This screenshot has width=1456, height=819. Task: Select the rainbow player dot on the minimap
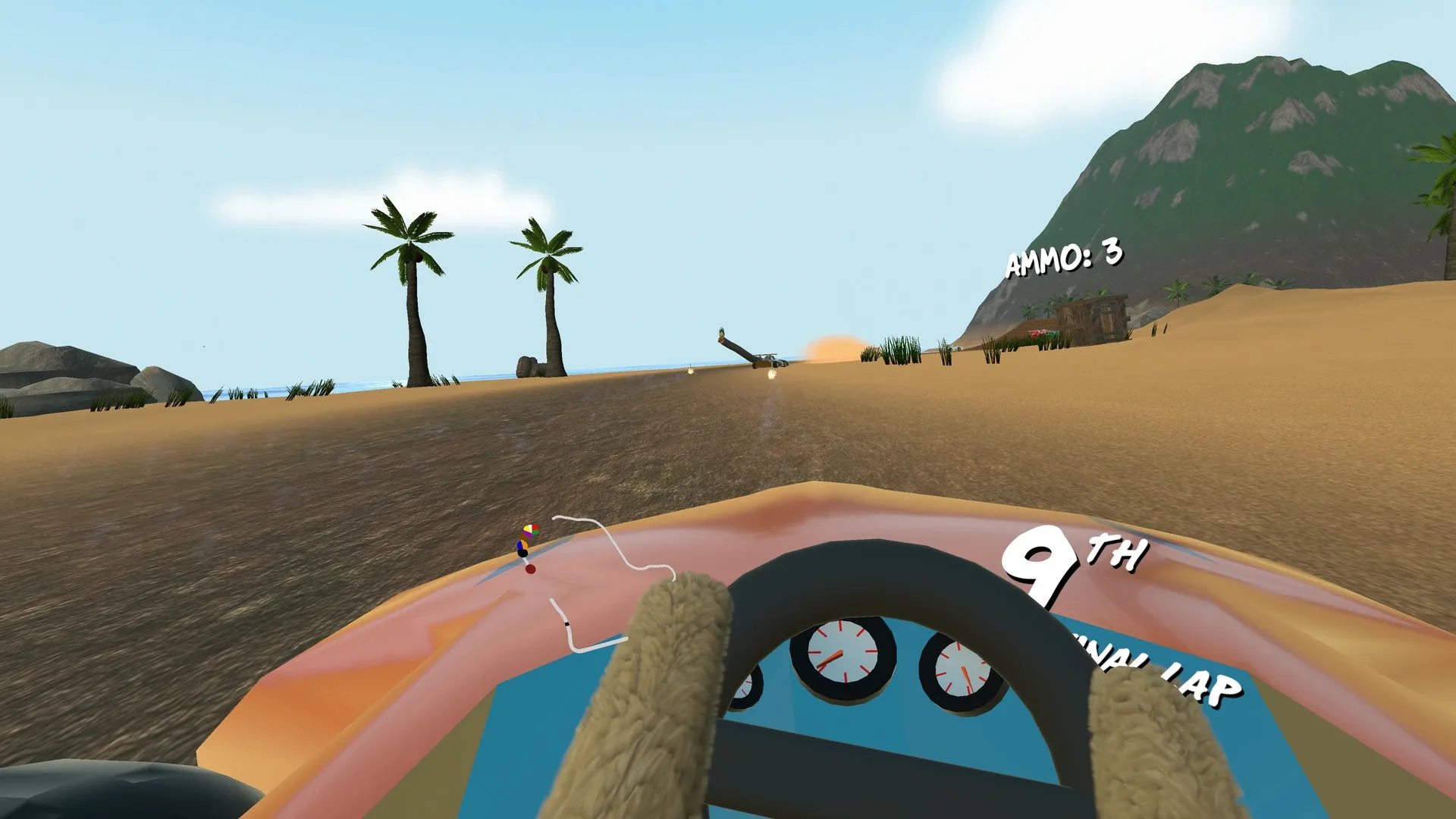point(531,529)
